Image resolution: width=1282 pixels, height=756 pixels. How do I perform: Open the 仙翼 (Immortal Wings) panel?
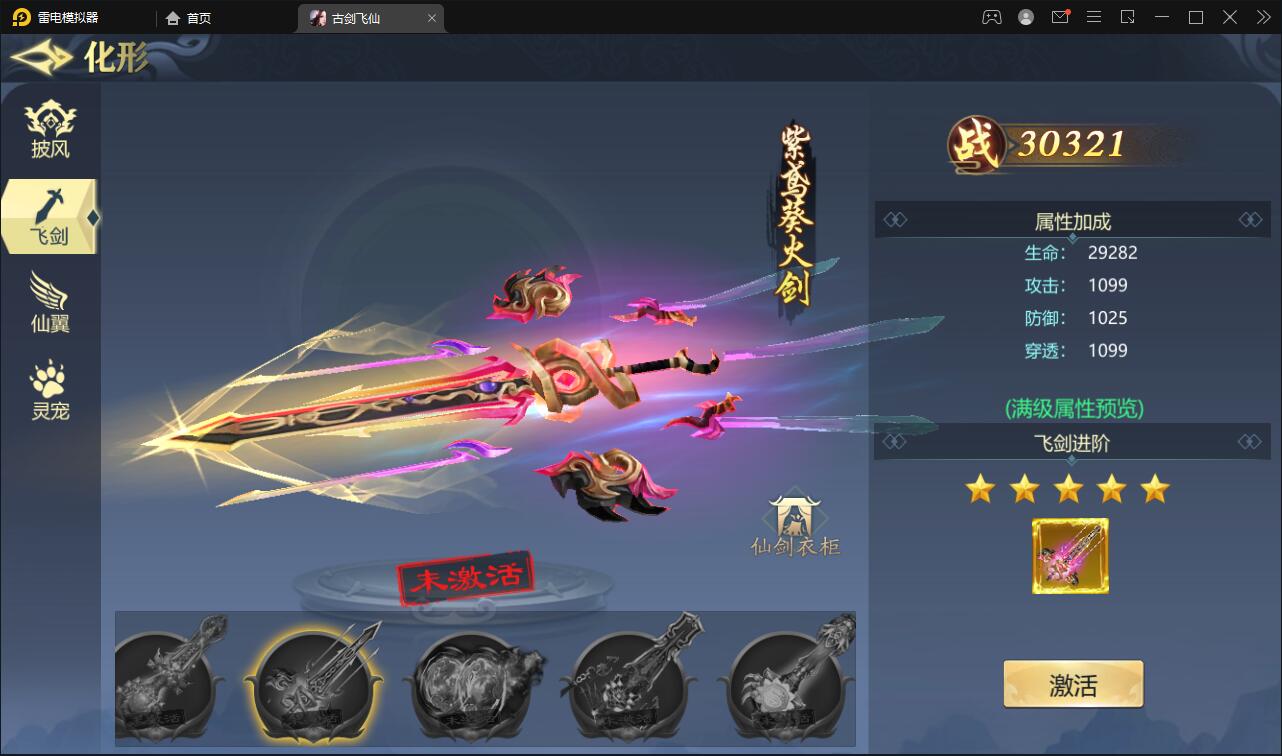pos(50,302)
